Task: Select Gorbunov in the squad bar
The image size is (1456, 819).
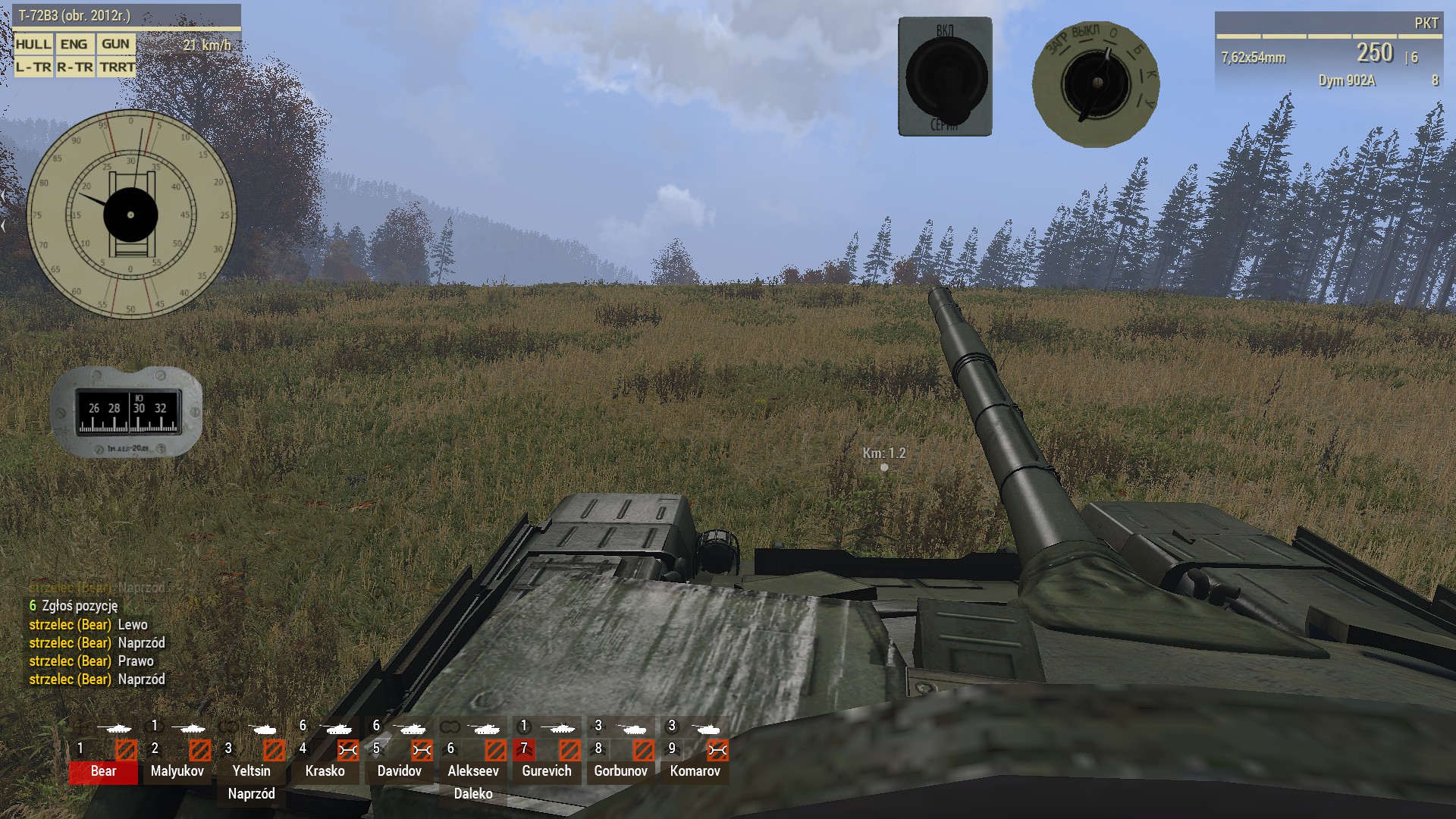Action: pyautogui.click(x=620, y=771)
